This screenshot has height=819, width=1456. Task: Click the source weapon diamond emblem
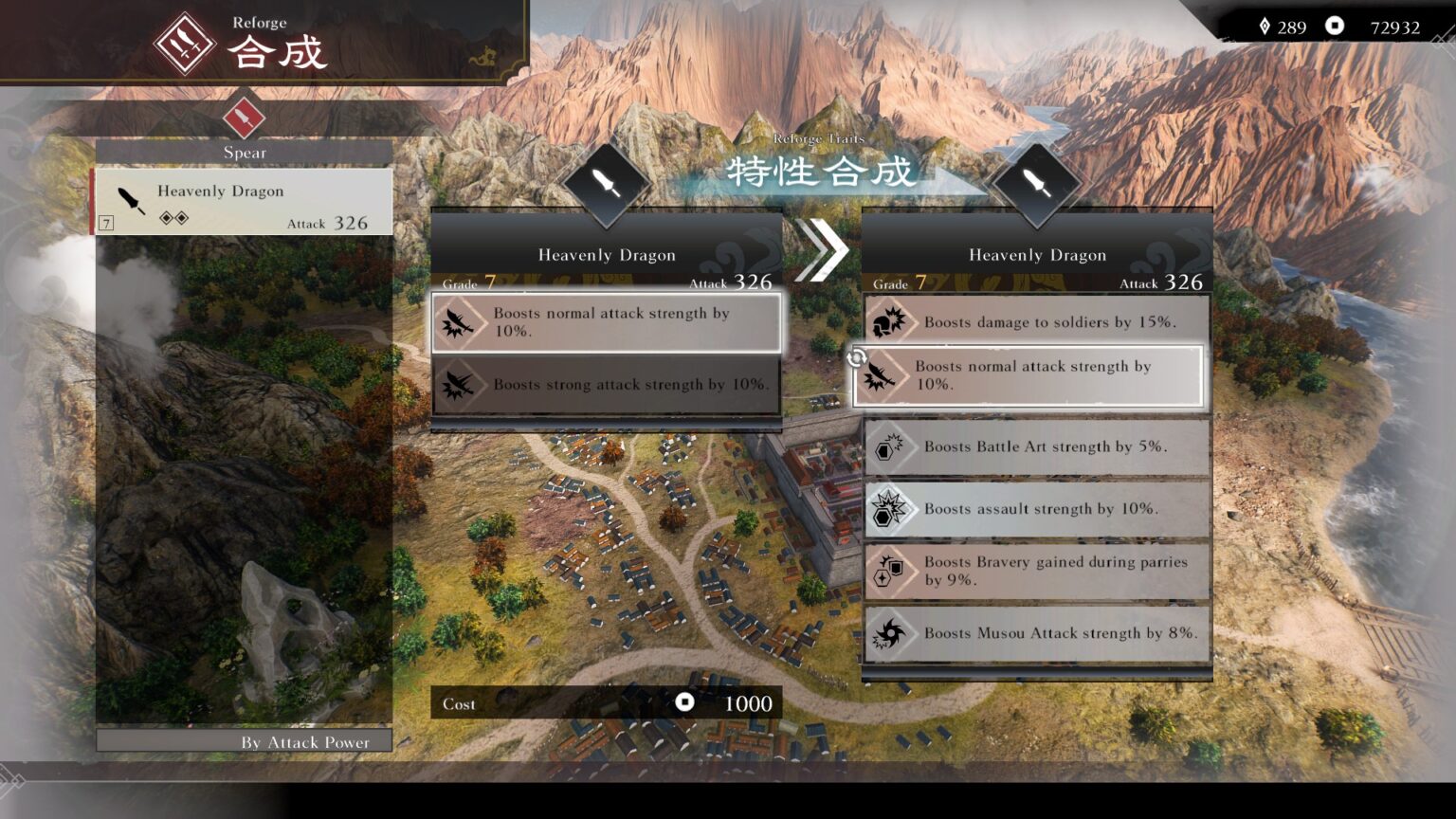coord(608,183)
